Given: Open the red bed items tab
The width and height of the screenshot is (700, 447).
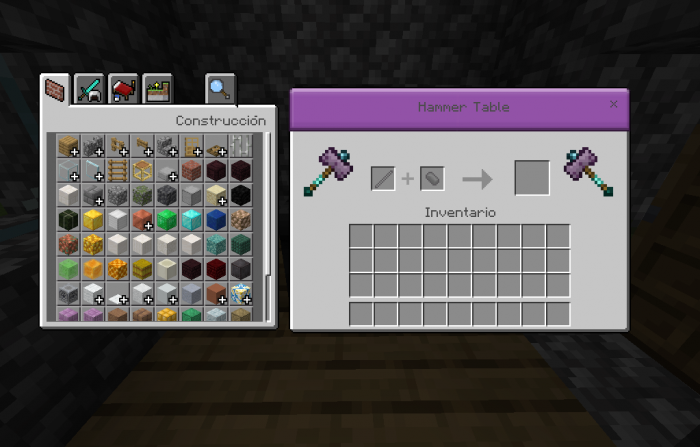Looking at the screenshot, I should pyautogui.click(x=123, y=90).
